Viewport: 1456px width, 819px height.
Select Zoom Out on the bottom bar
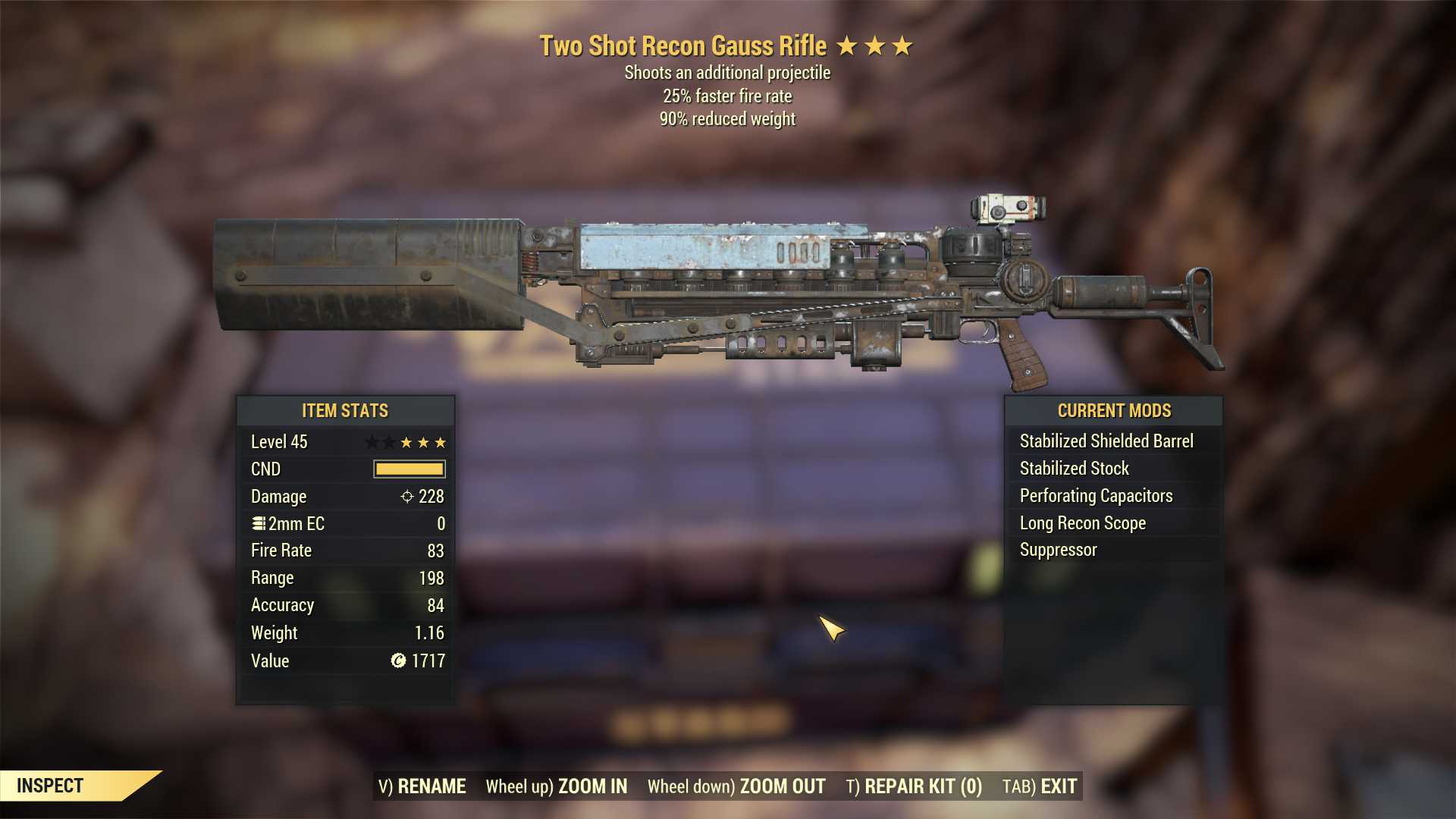click(x=736, y=786)
